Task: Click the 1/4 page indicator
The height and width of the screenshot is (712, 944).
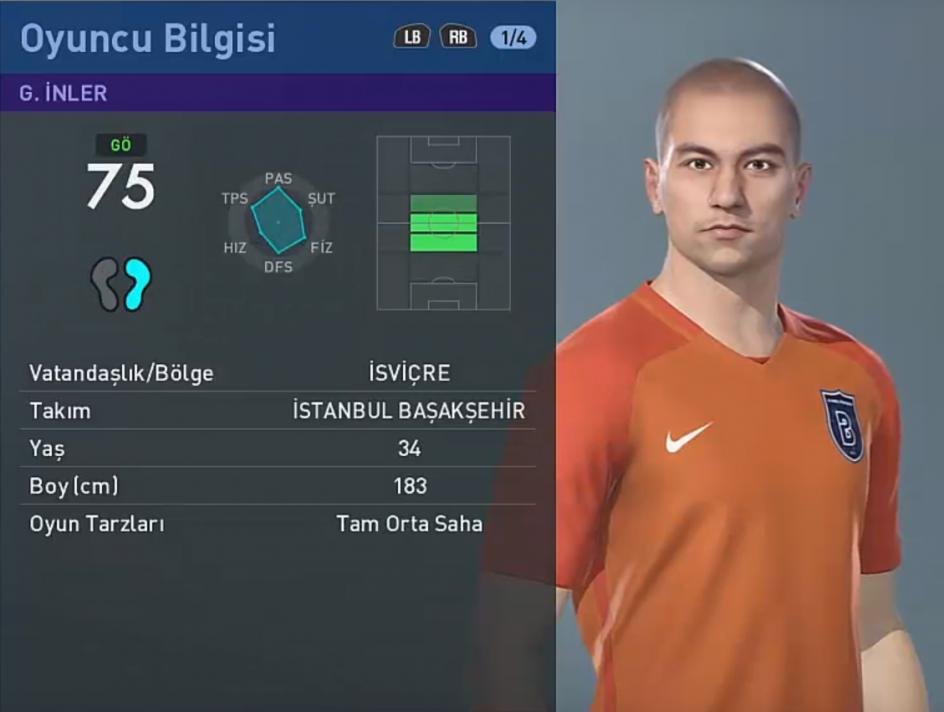Action: [513, 38]
